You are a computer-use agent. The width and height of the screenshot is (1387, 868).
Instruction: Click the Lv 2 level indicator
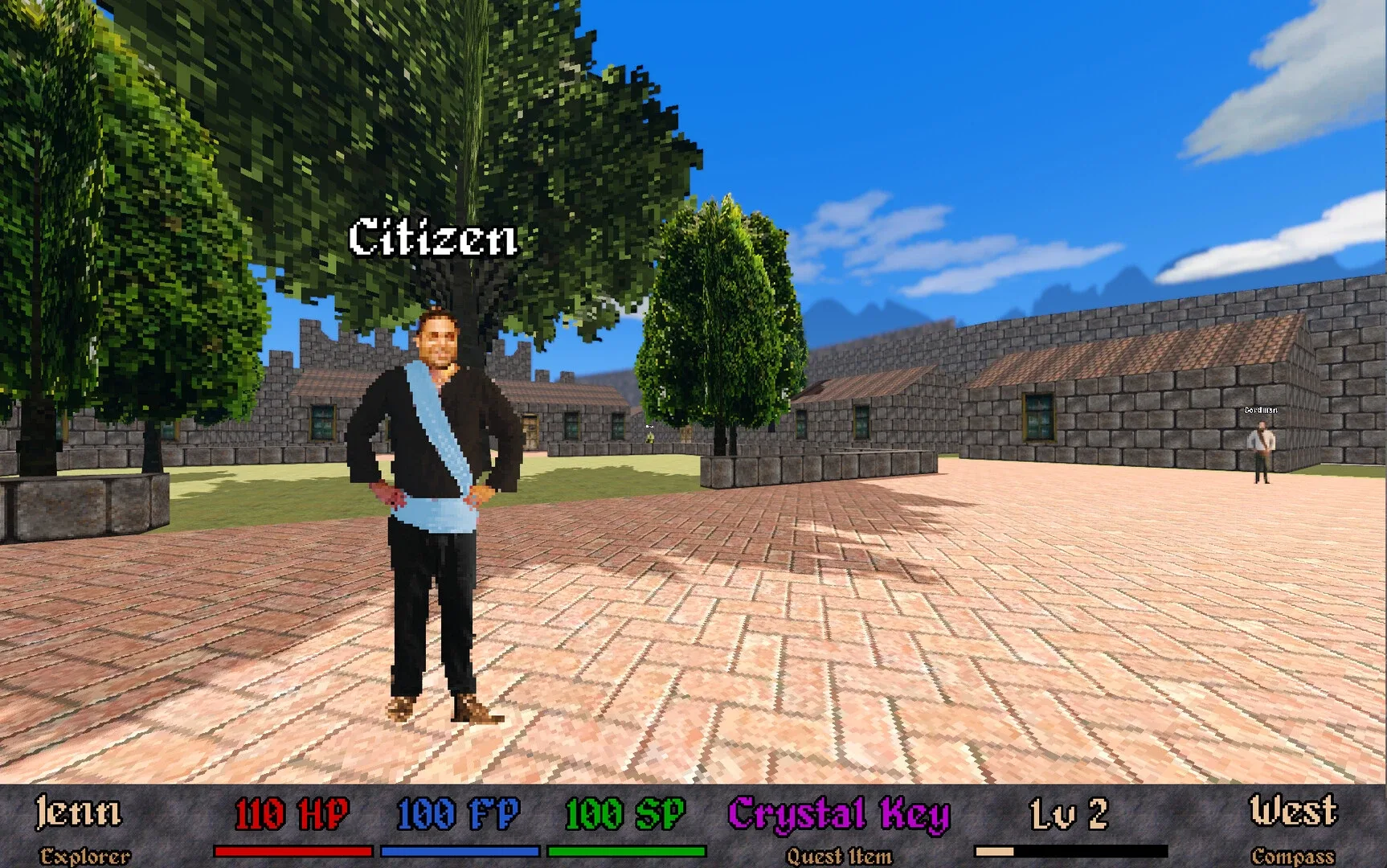tap(1071, 813)
